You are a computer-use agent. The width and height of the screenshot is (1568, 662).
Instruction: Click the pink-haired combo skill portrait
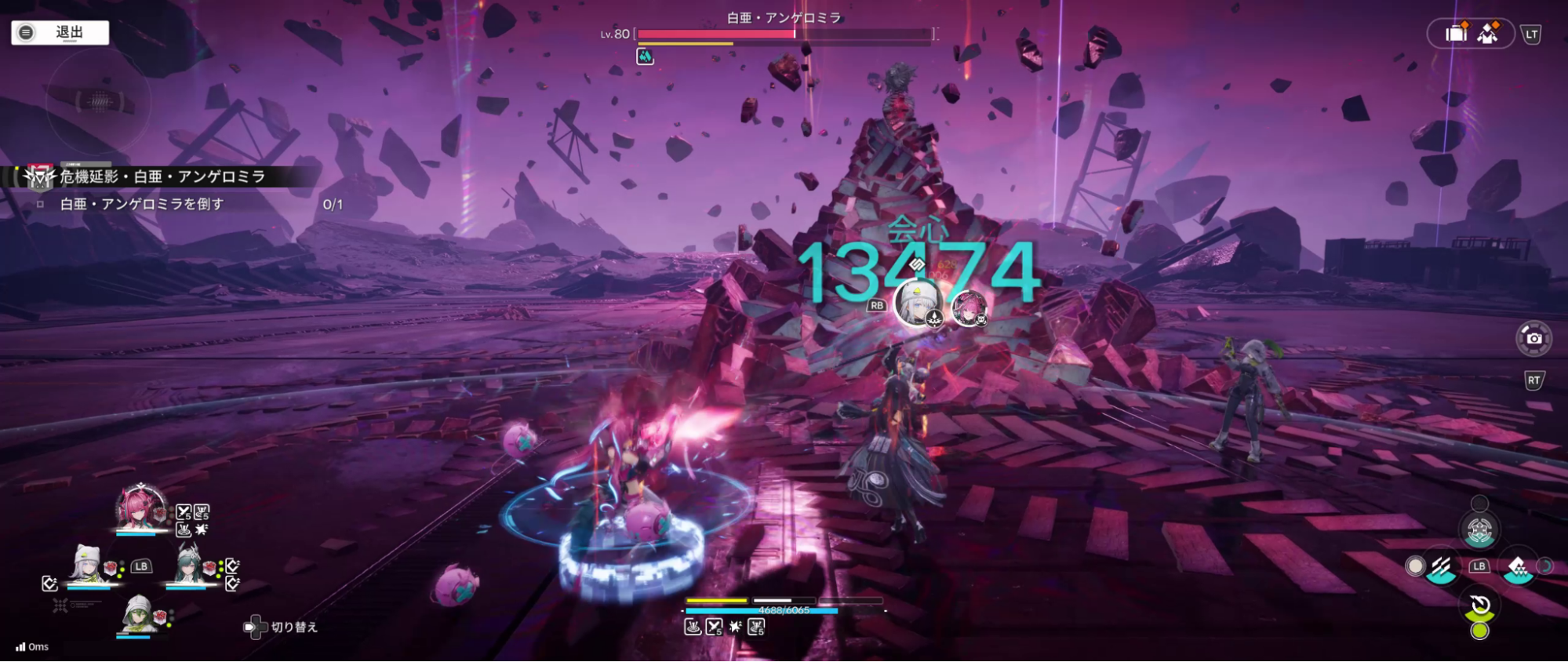(x=969, y=307)
